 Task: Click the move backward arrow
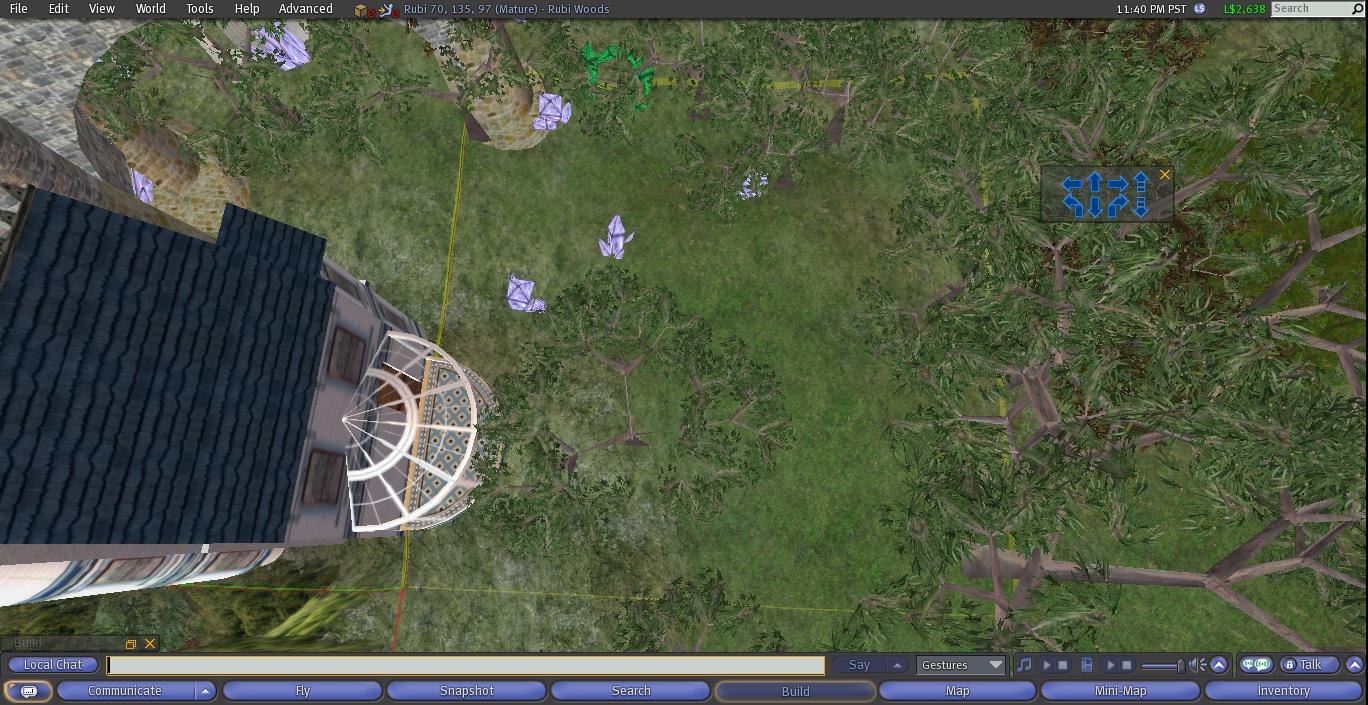[x=1095, y=207]
